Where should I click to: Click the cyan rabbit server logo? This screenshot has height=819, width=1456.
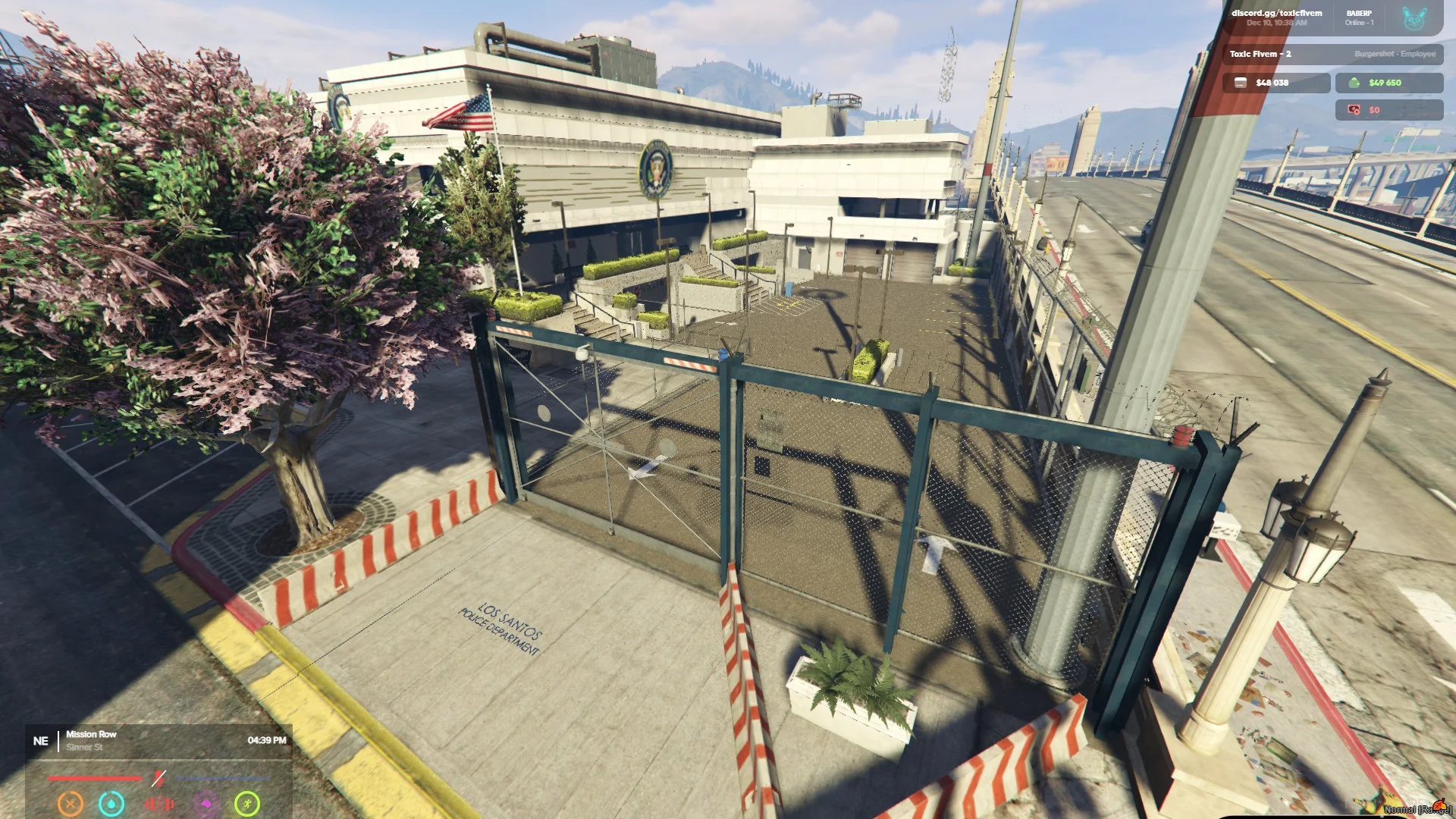[x=1414, y=18]
